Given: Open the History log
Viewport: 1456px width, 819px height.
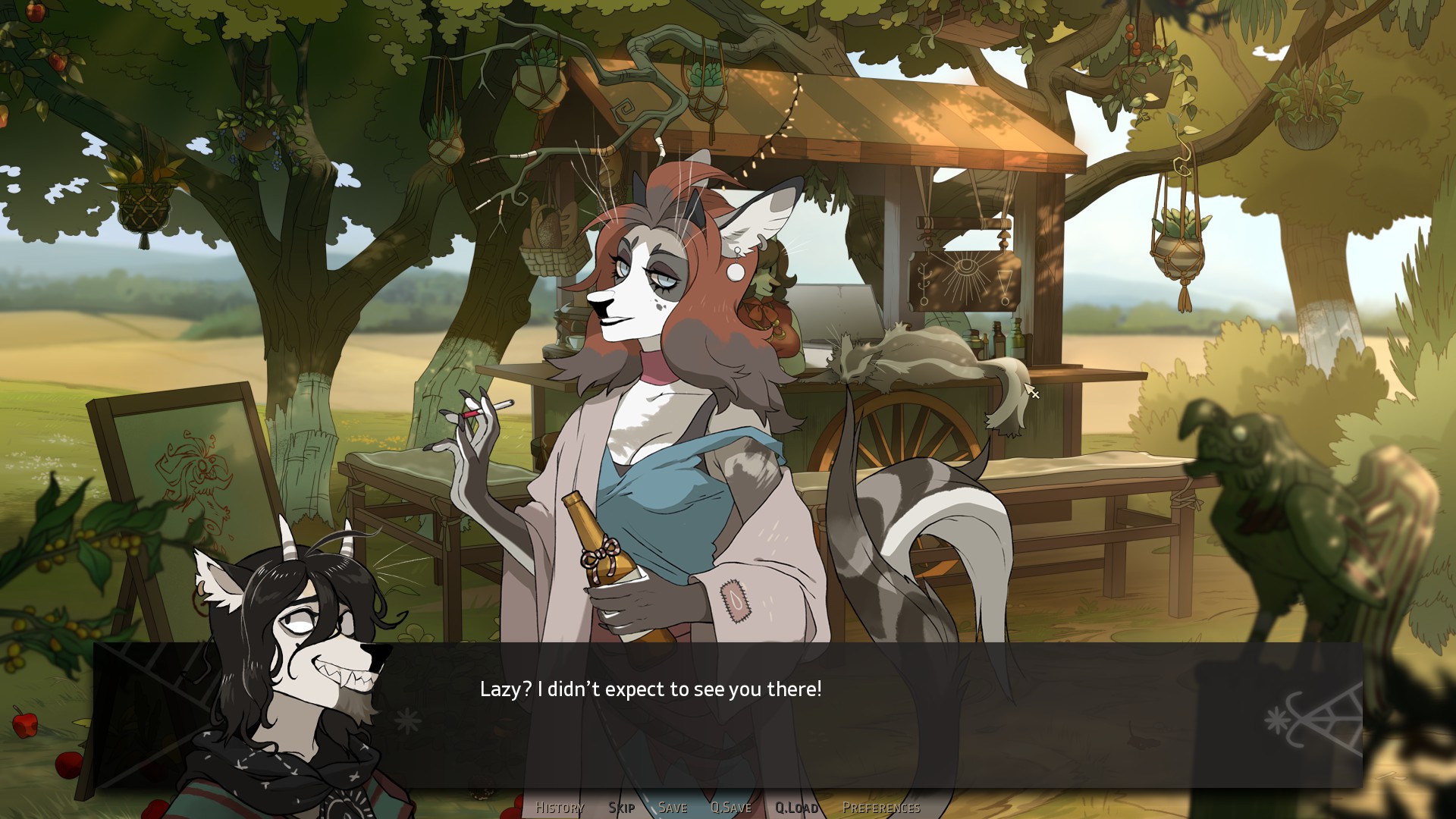Looking at the screenshot, I should click(x=560, y=808).
